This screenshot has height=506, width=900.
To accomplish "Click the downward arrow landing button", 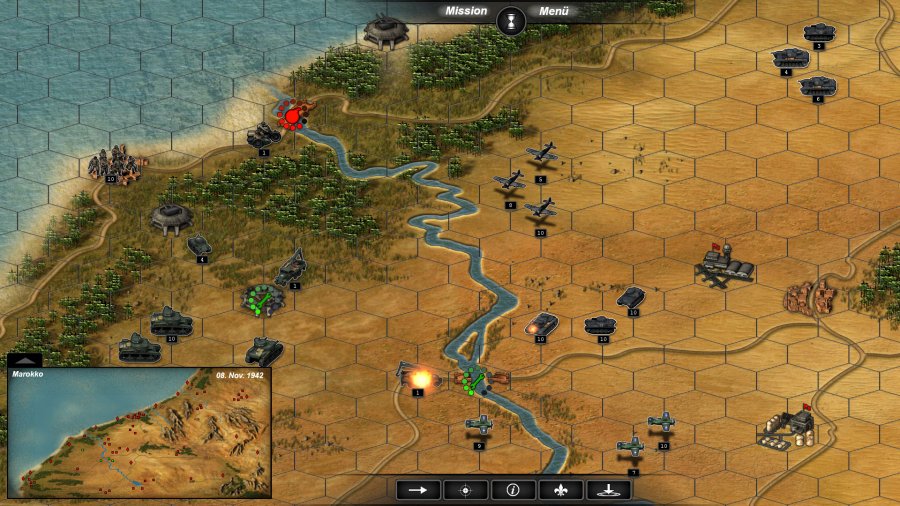I will click(608, 489).
